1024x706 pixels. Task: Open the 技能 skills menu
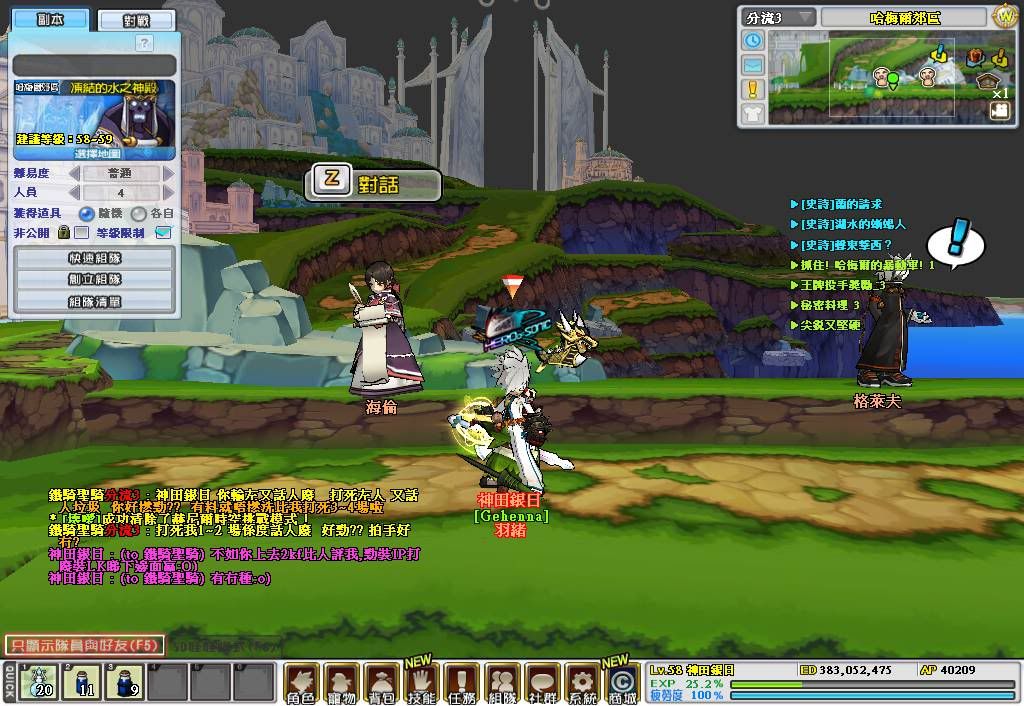pos(421,684)
